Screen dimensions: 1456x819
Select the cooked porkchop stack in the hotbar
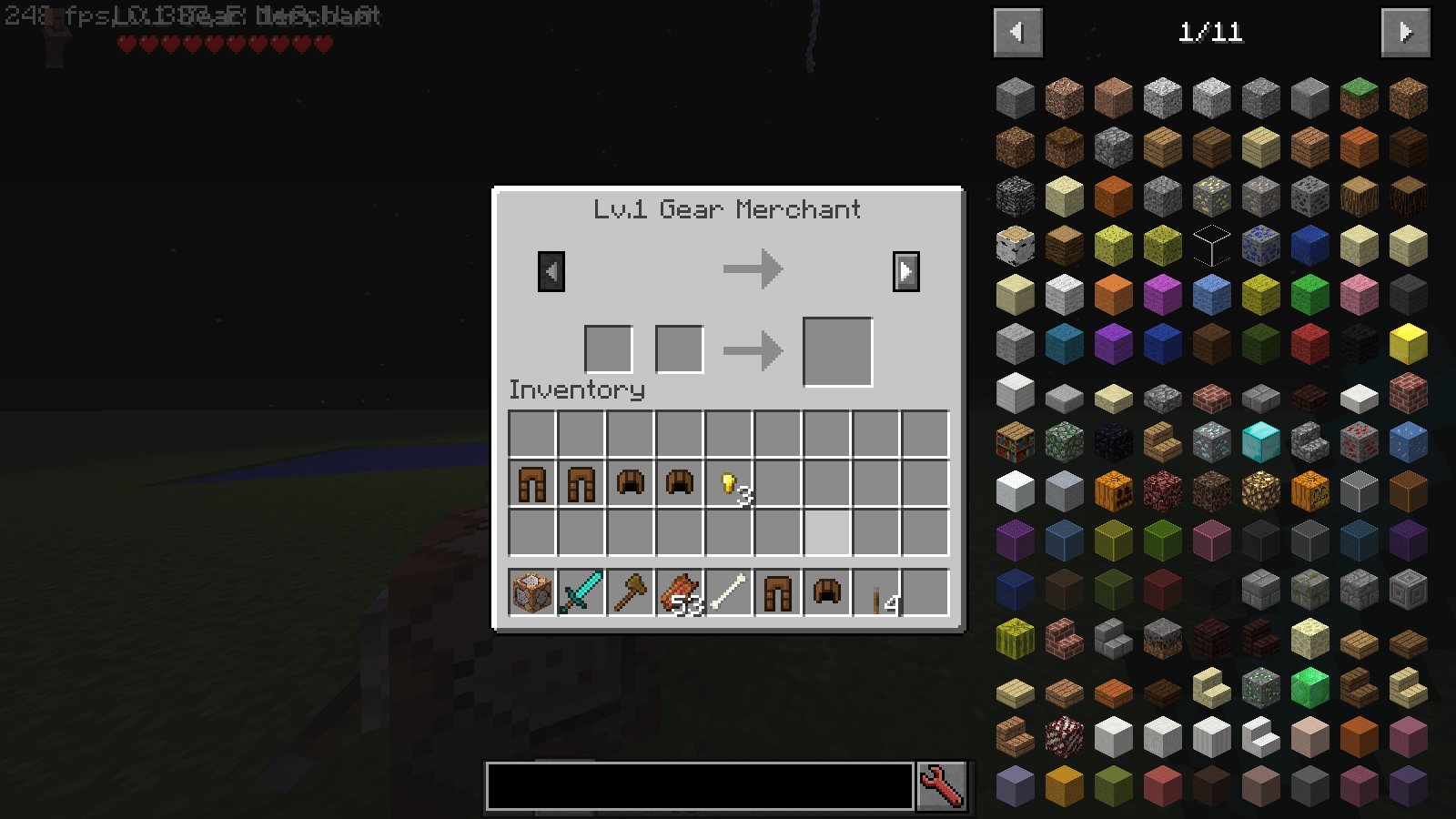pos(680,592)
